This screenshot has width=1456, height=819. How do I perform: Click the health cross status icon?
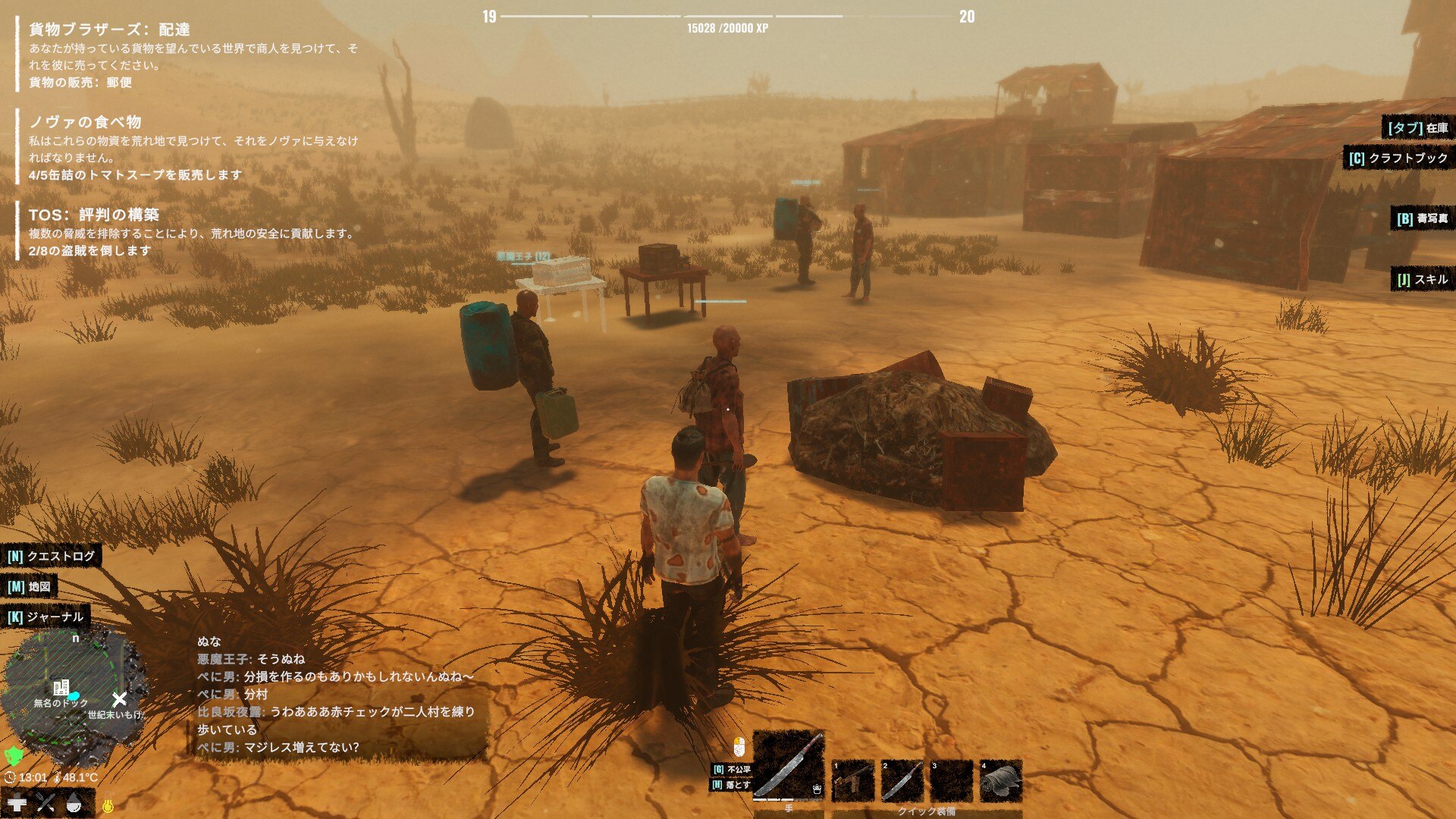pos(17,802)
